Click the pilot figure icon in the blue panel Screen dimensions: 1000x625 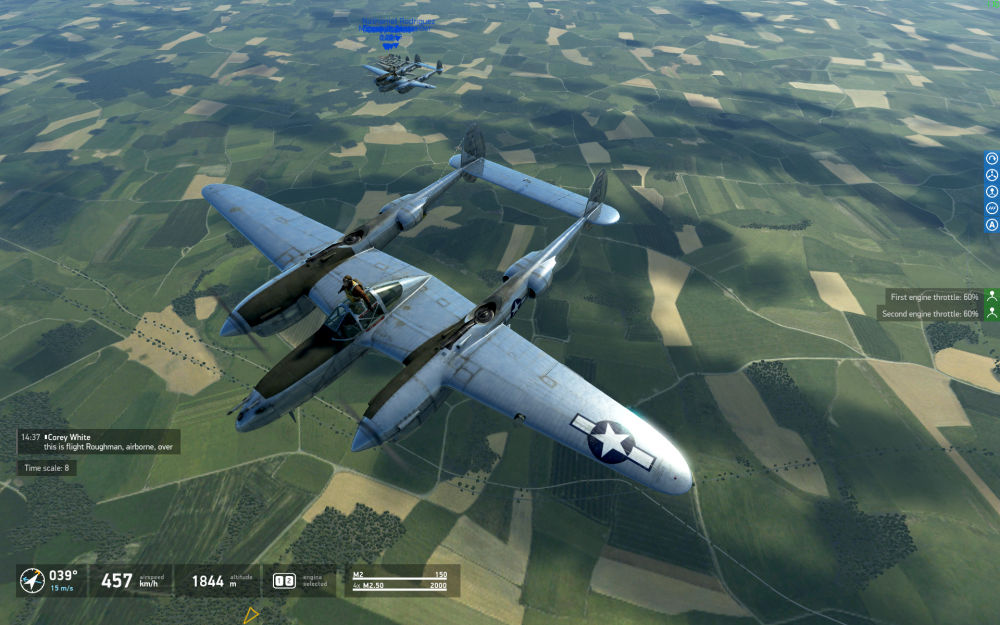tap(992, 191)
